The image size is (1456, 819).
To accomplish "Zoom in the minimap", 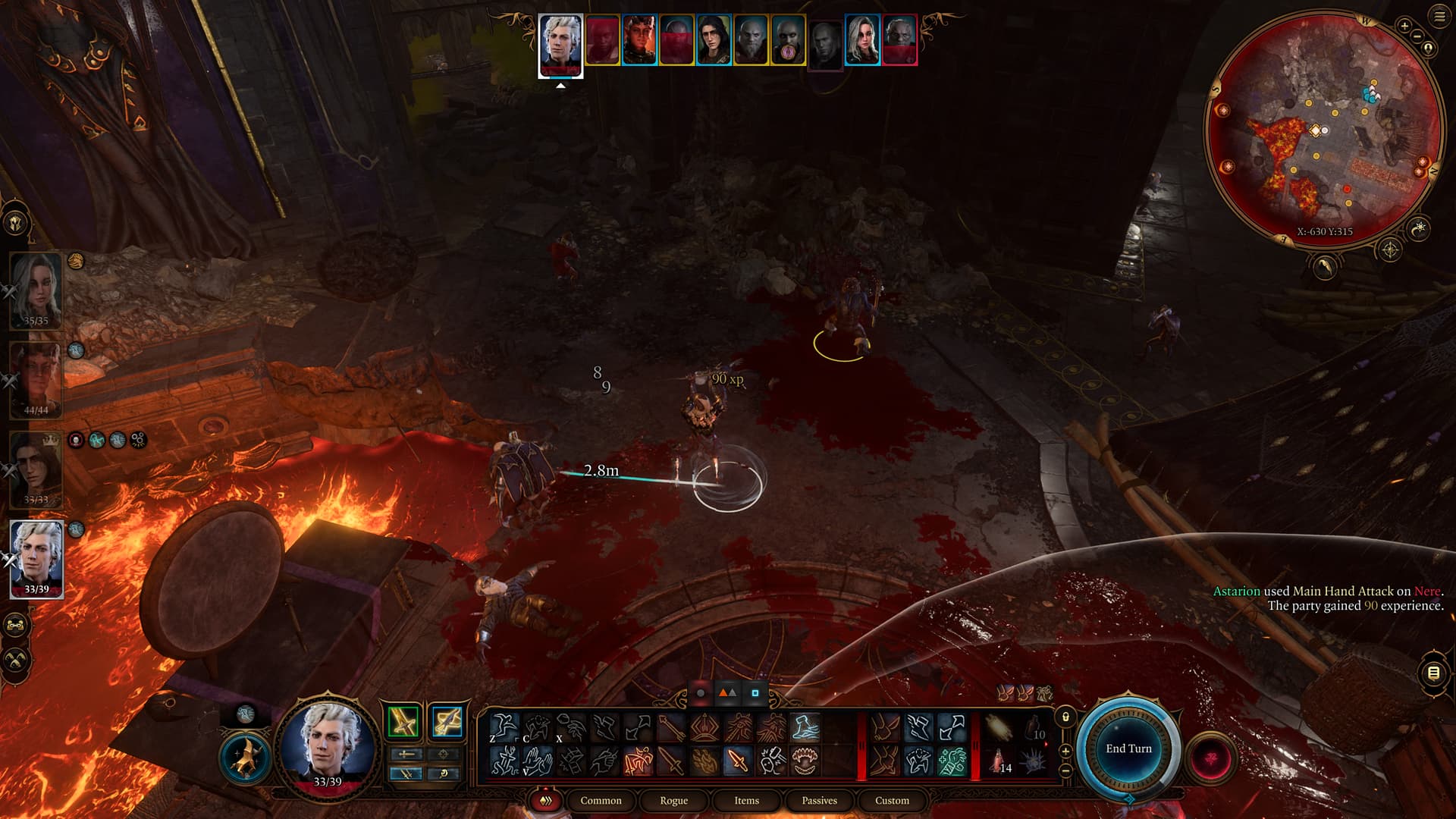I will point(1404,27).
